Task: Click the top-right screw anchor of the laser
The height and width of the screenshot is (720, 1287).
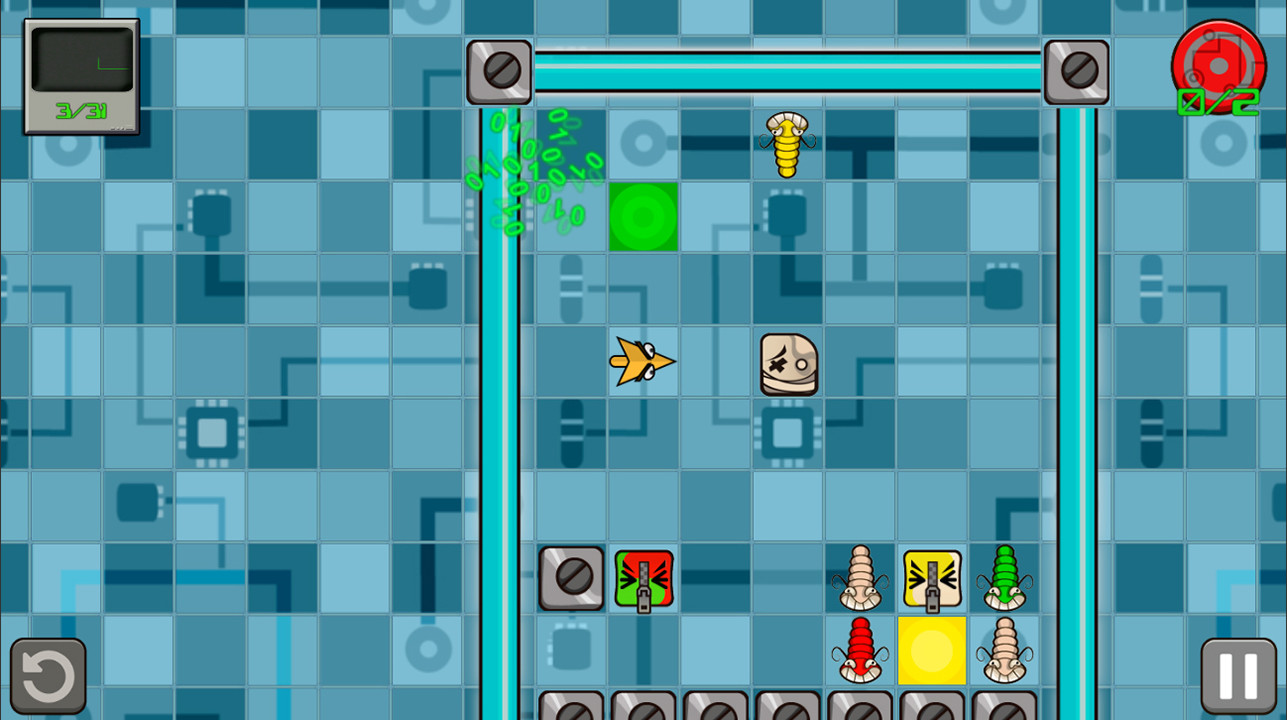Action: (x=1075, y=71)
